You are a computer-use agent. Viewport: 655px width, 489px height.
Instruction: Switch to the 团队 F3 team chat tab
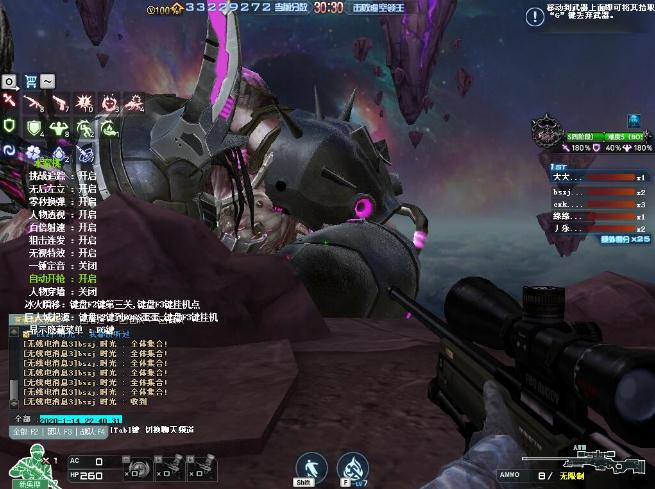coord(61,431)
